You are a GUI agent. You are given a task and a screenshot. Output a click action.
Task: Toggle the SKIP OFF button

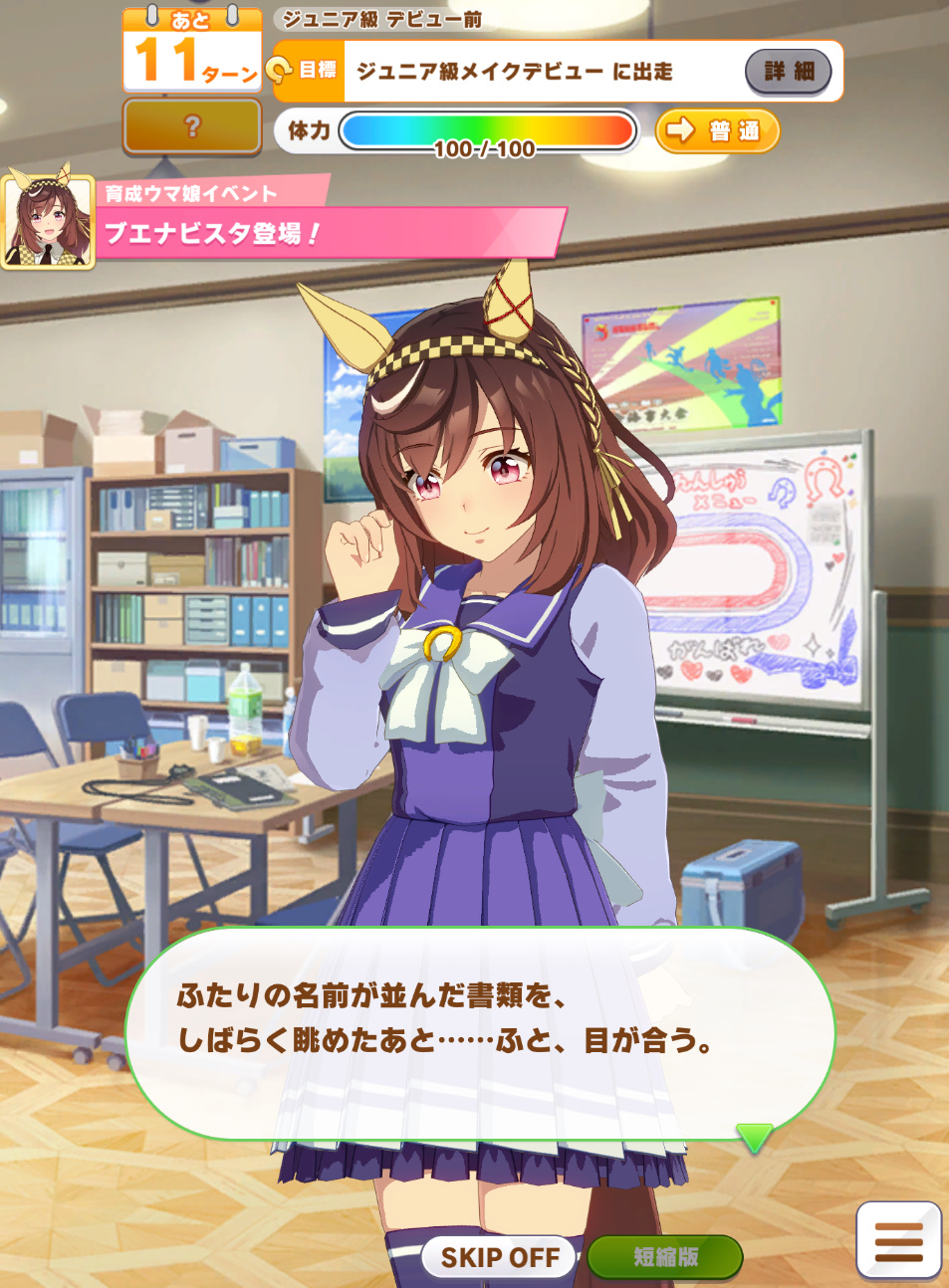(x=500, y=1257)
